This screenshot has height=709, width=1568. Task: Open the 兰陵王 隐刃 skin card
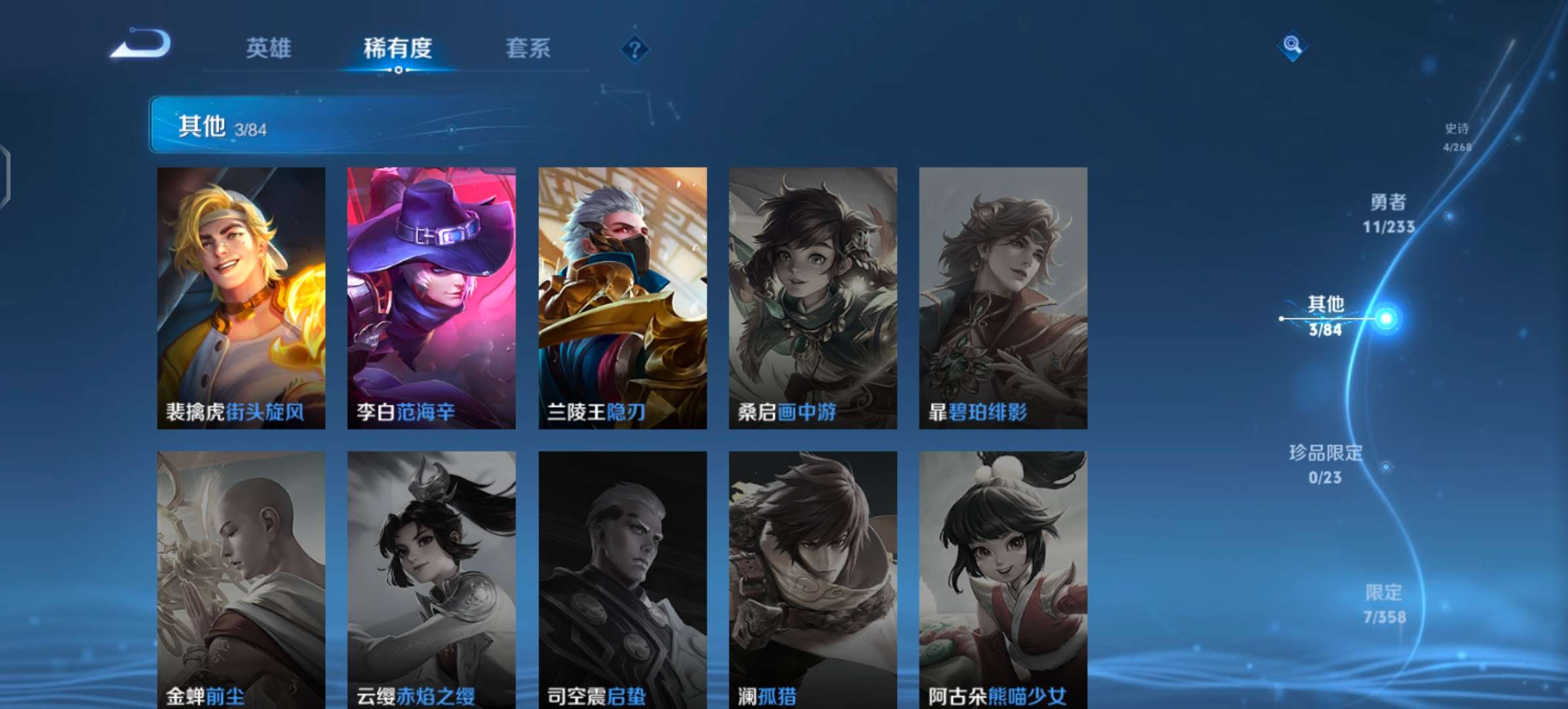click(622, 297)
